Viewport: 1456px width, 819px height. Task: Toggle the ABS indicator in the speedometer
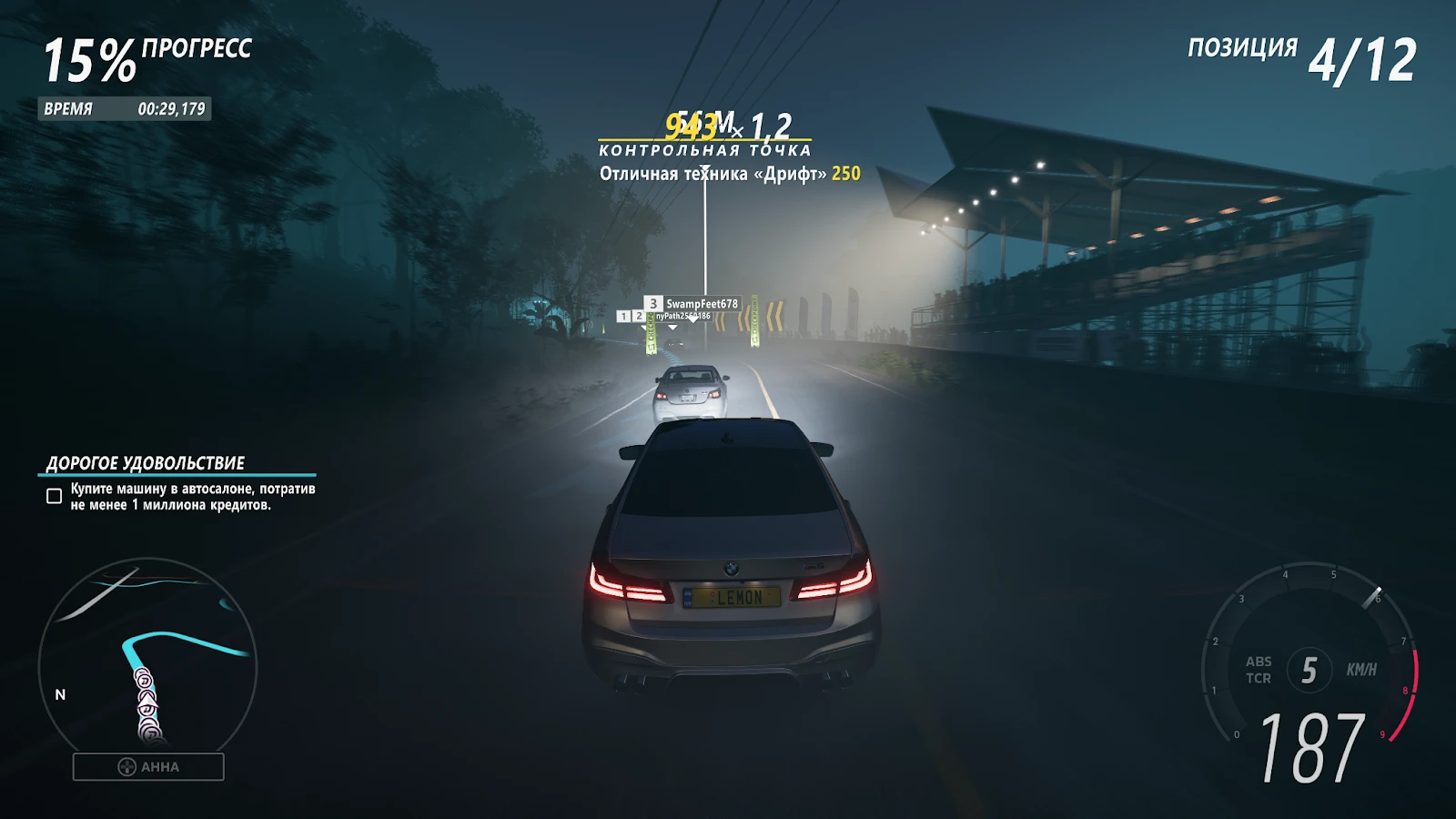[1260, 662]
